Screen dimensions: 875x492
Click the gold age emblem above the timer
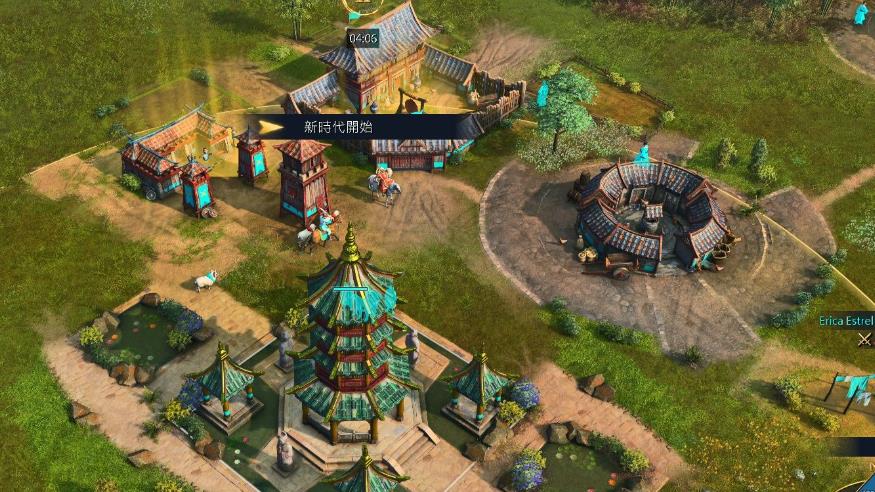pyautogui.click(x=362, y=6)
